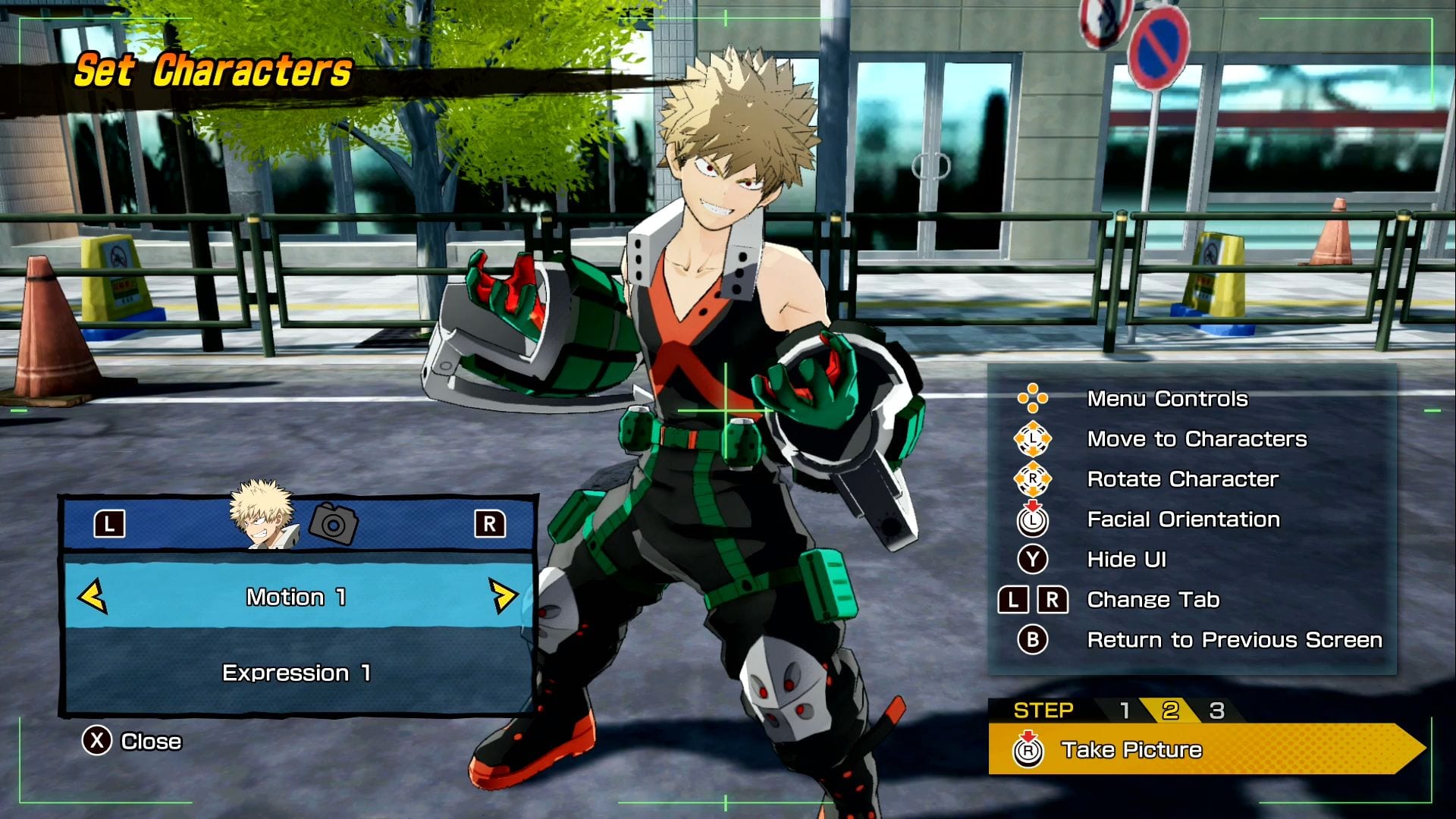
Task: Select the Motion 1 row
Action: [296, 597]
